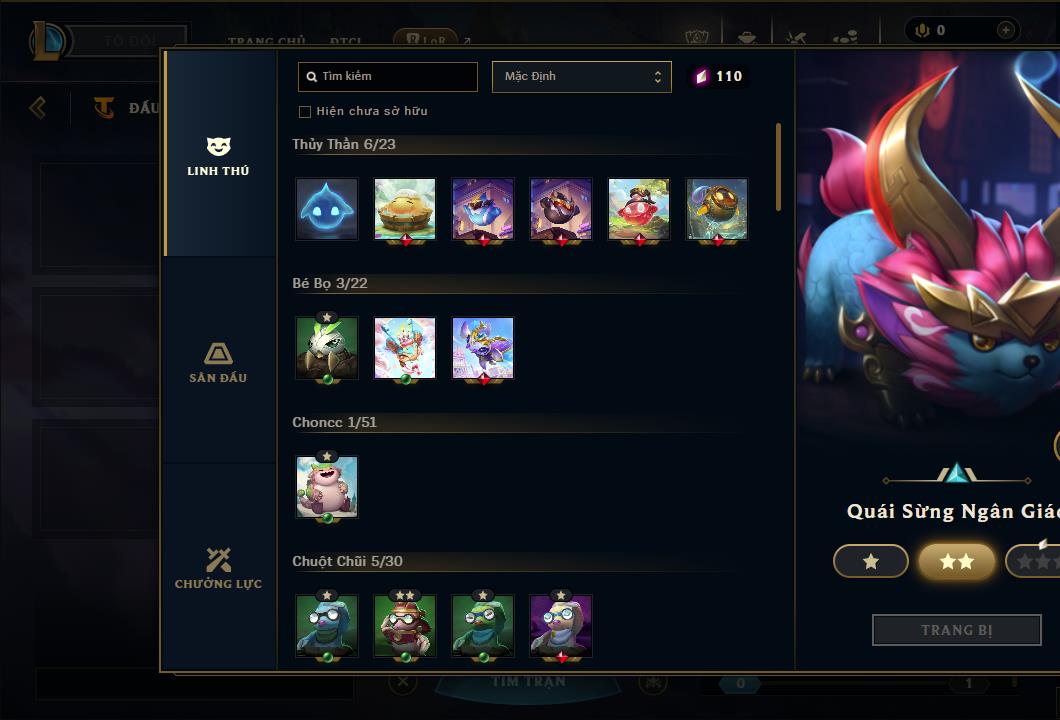Pick the two-star Chuột Chũi legend
The width and height of the screenshot is (1060, 720).
click(x=405, y=626)
